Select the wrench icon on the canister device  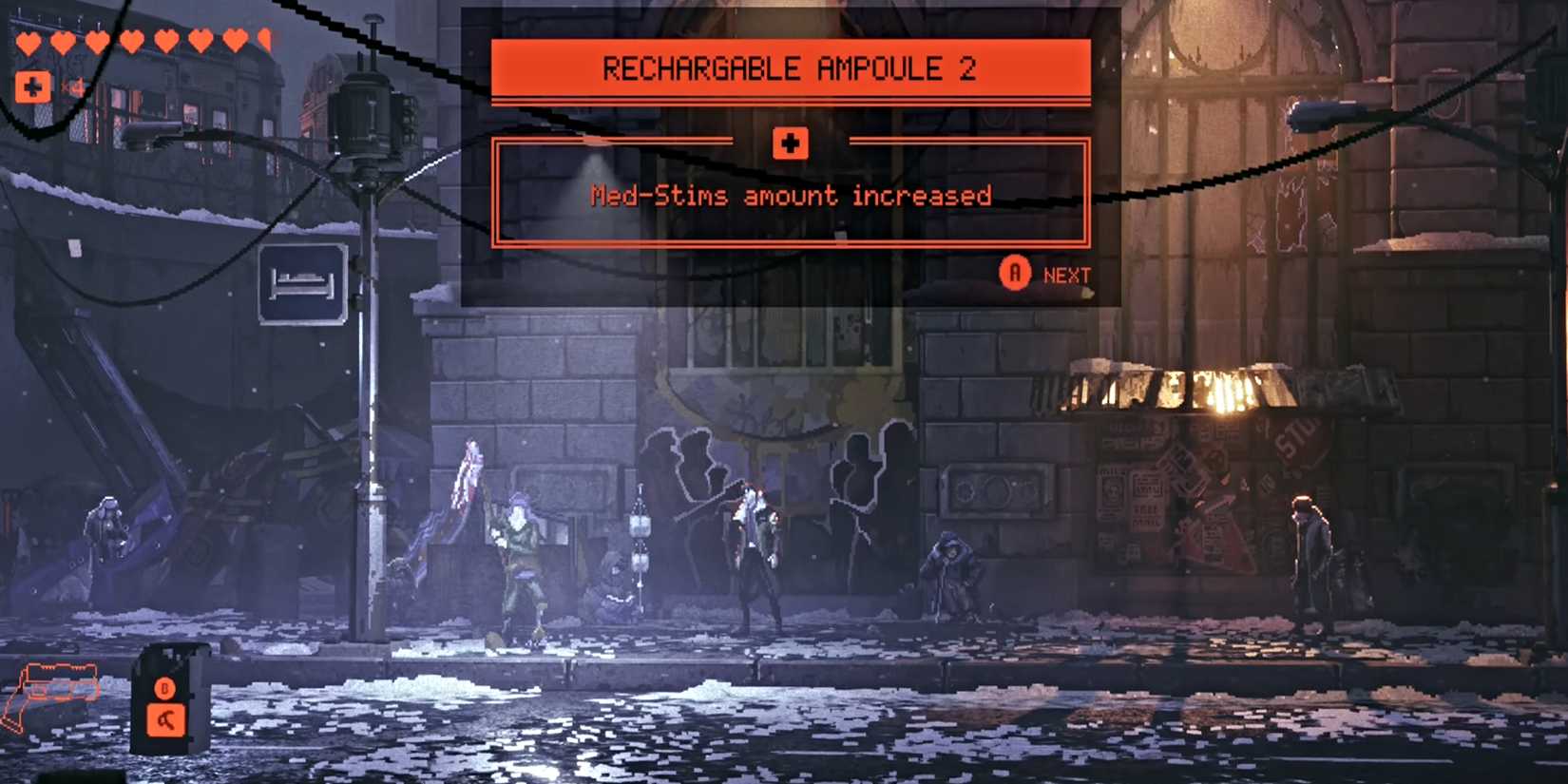tap(165, 719)
